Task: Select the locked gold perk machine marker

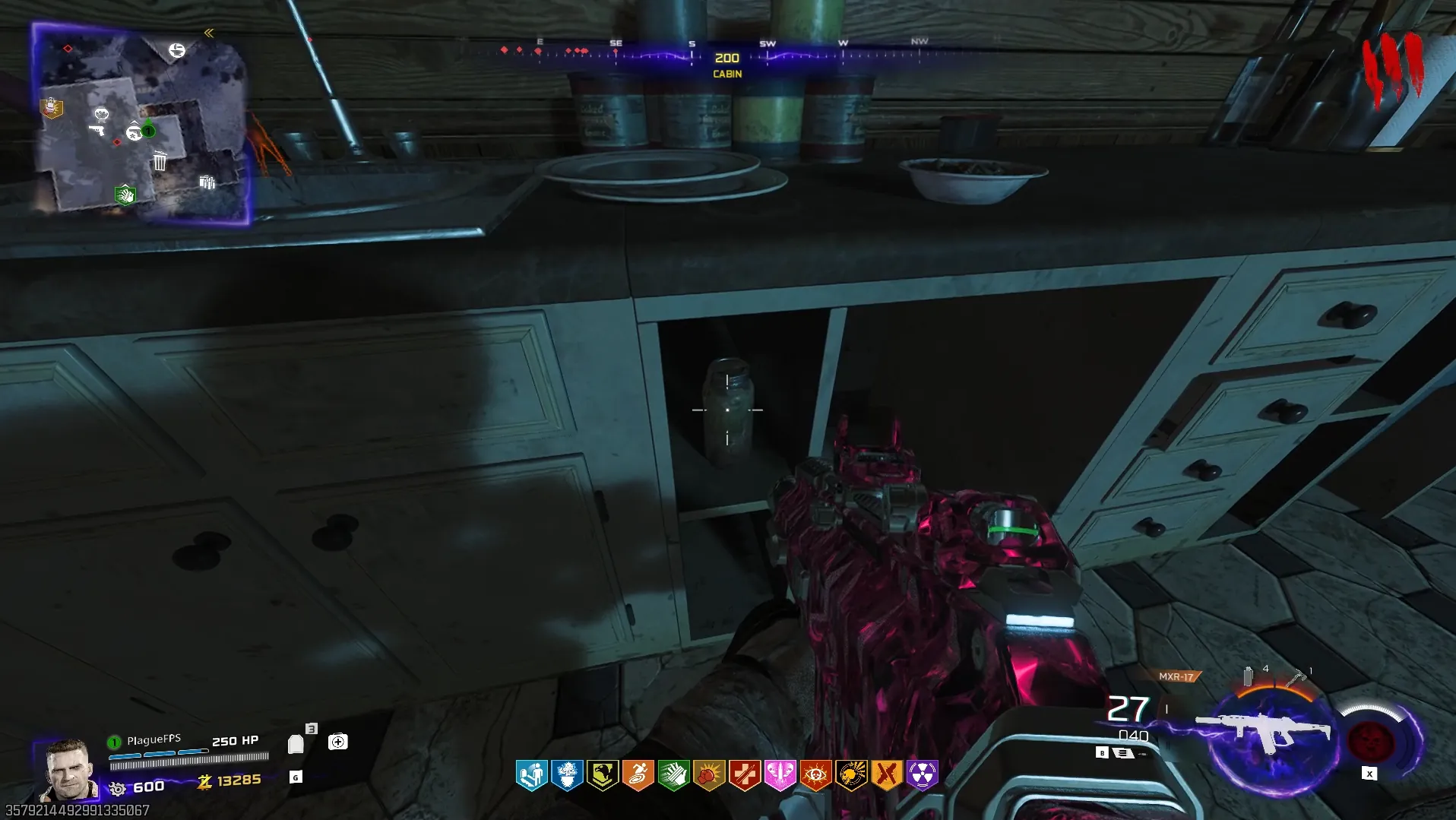Action: 51,108
